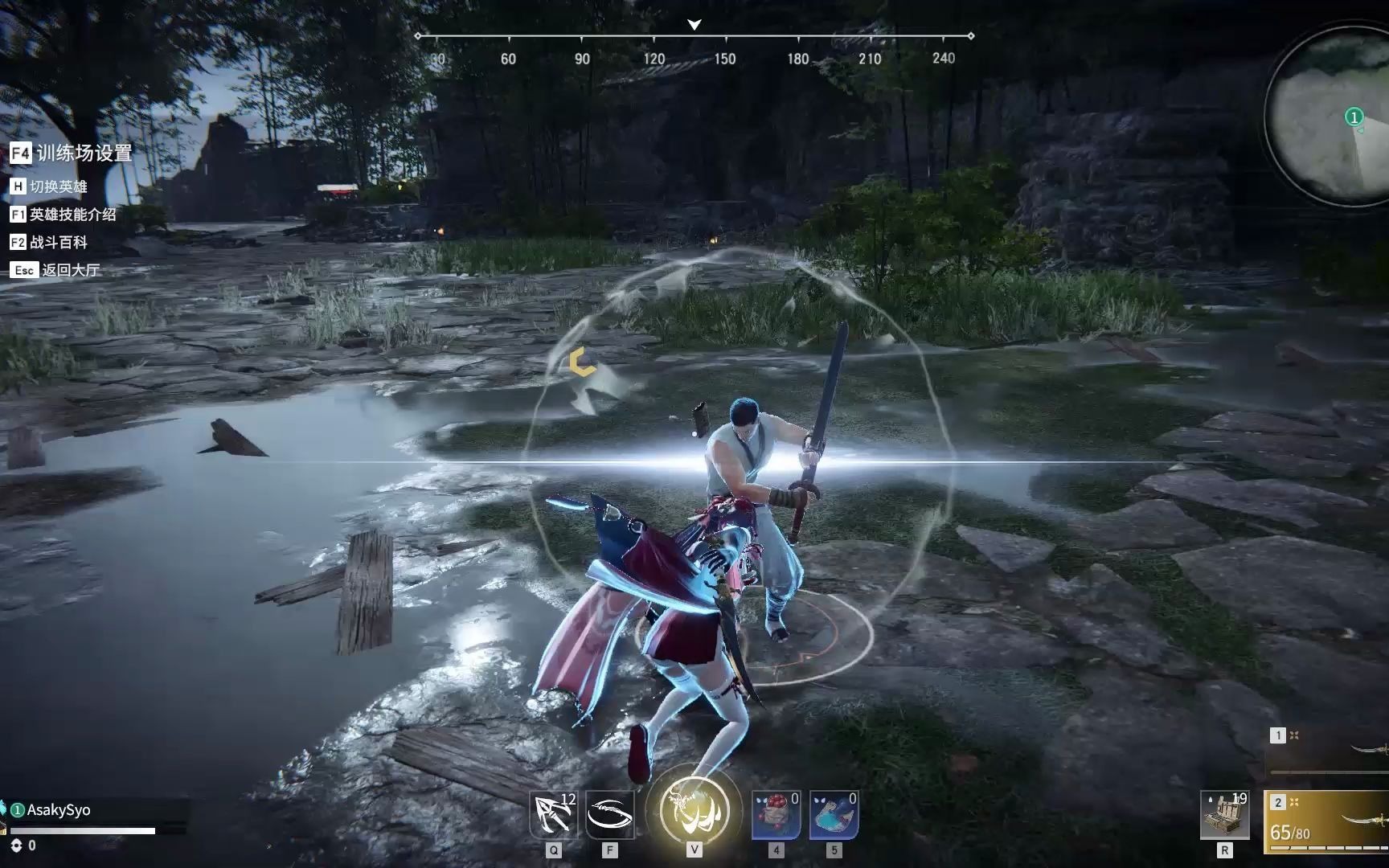Viewport: 1389px width, 868px height.
Task: Click the AsakySyo player name tag
Action: 58,809
